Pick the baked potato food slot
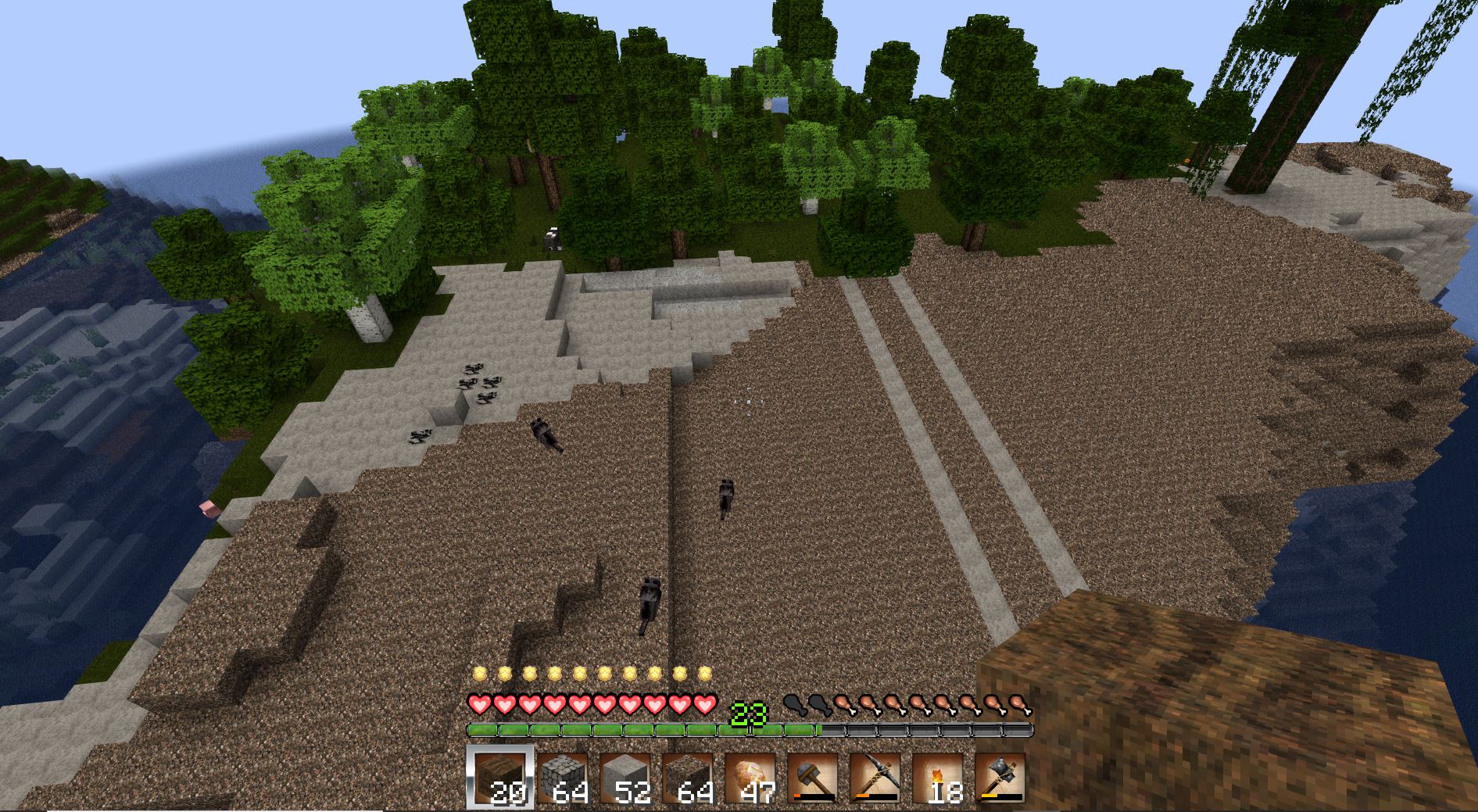The image size is (1478, 812). [x=750, y=778]
